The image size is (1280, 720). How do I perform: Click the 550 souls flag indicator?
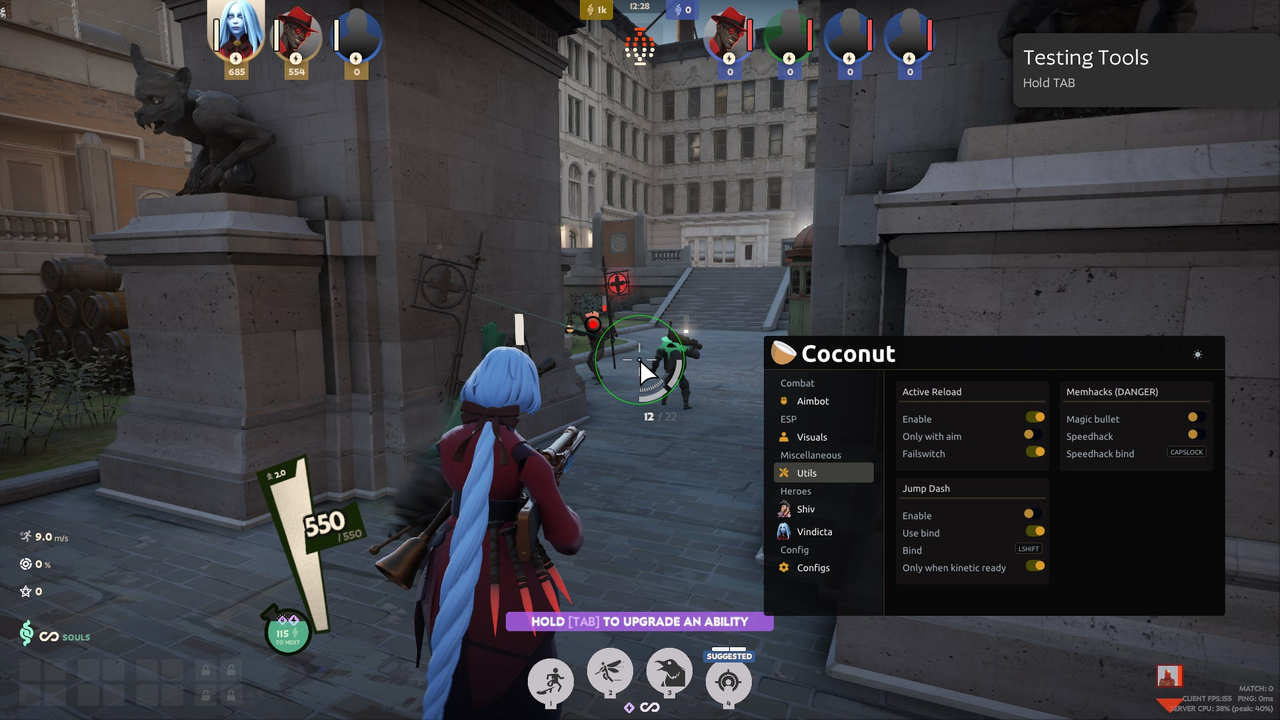(x=323, y=523)
